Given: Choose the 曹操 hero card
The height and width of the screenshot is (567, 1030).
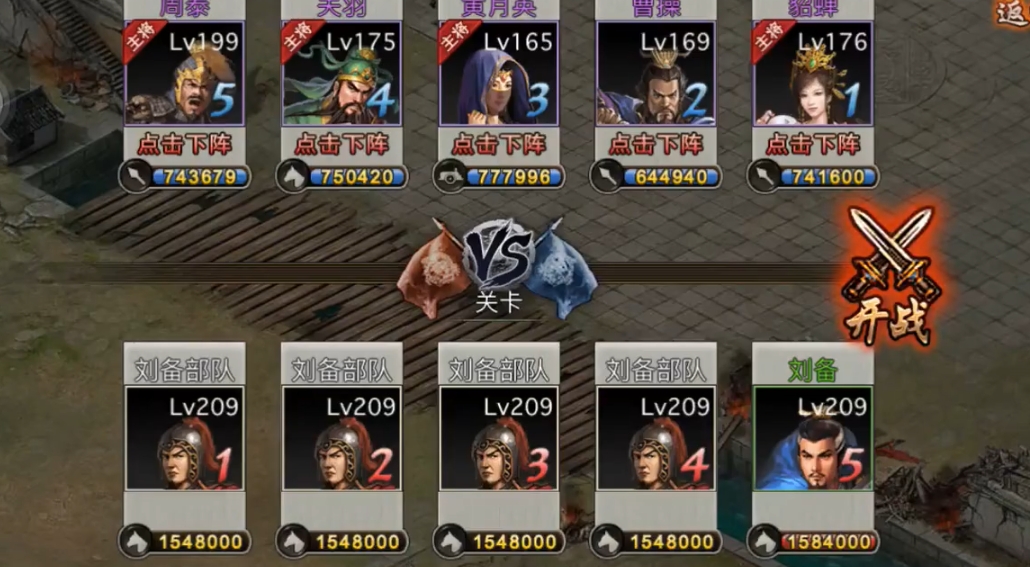Looking at the screenshot, I should click(x=656, y=74).
